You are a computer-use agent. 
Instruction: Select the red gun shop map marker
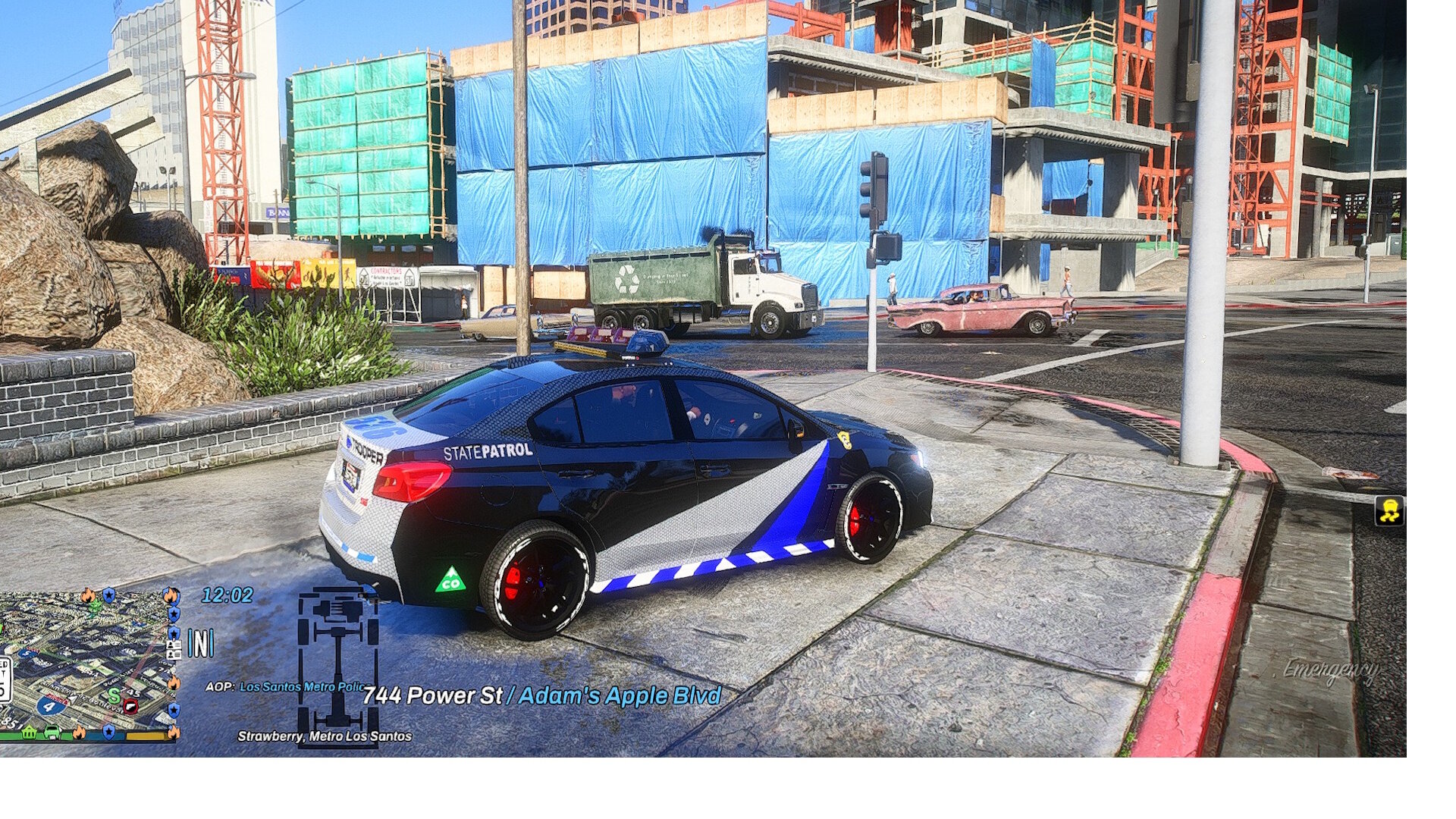coord(130,707)
